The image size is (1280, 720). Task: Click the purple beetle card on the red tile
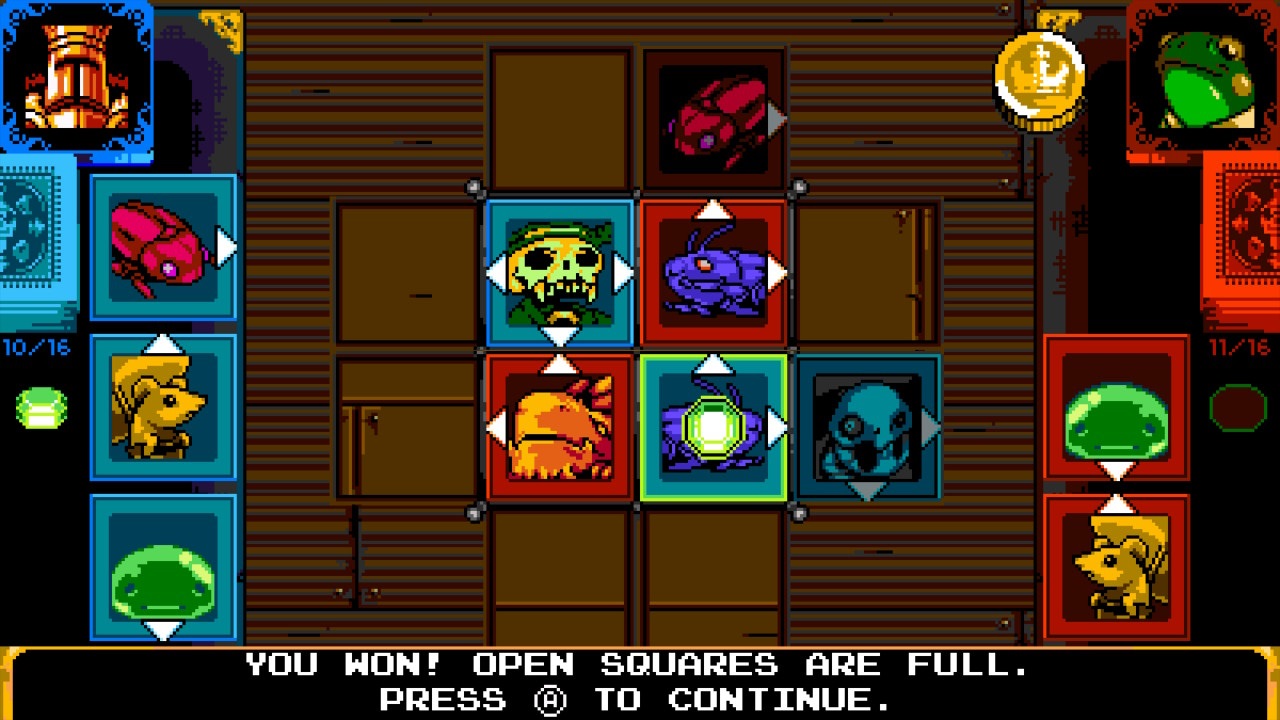tap(713, 270)
